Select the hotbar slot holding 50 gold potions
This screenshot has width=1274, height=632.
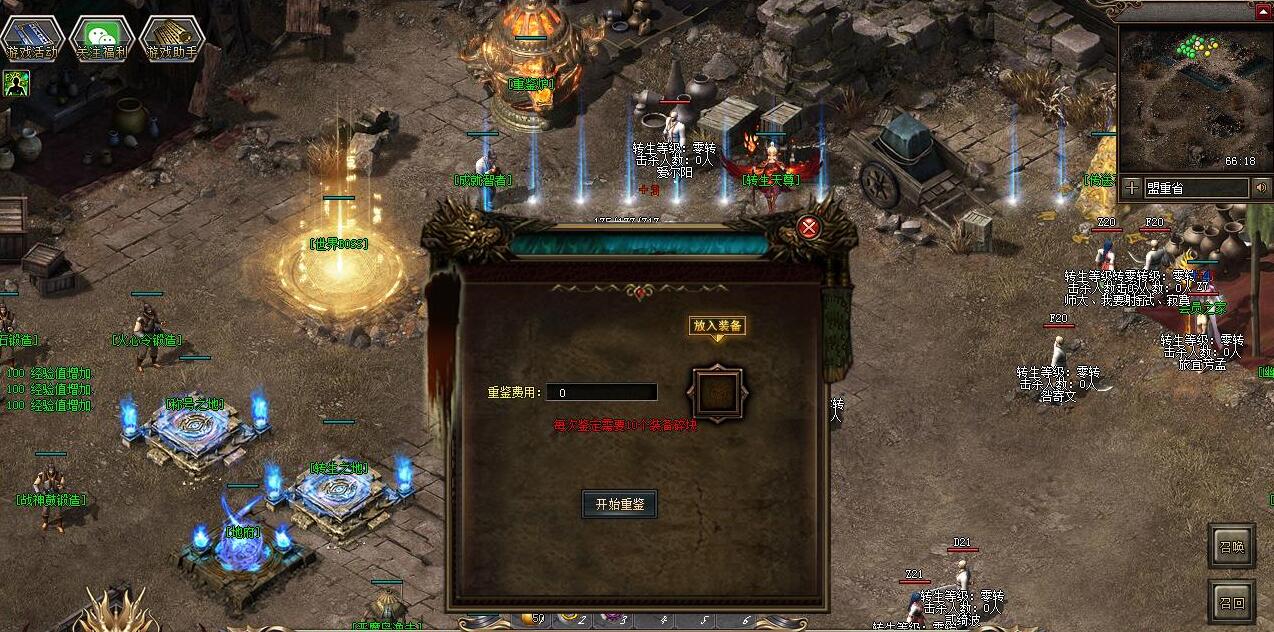(x=531, y=620)
